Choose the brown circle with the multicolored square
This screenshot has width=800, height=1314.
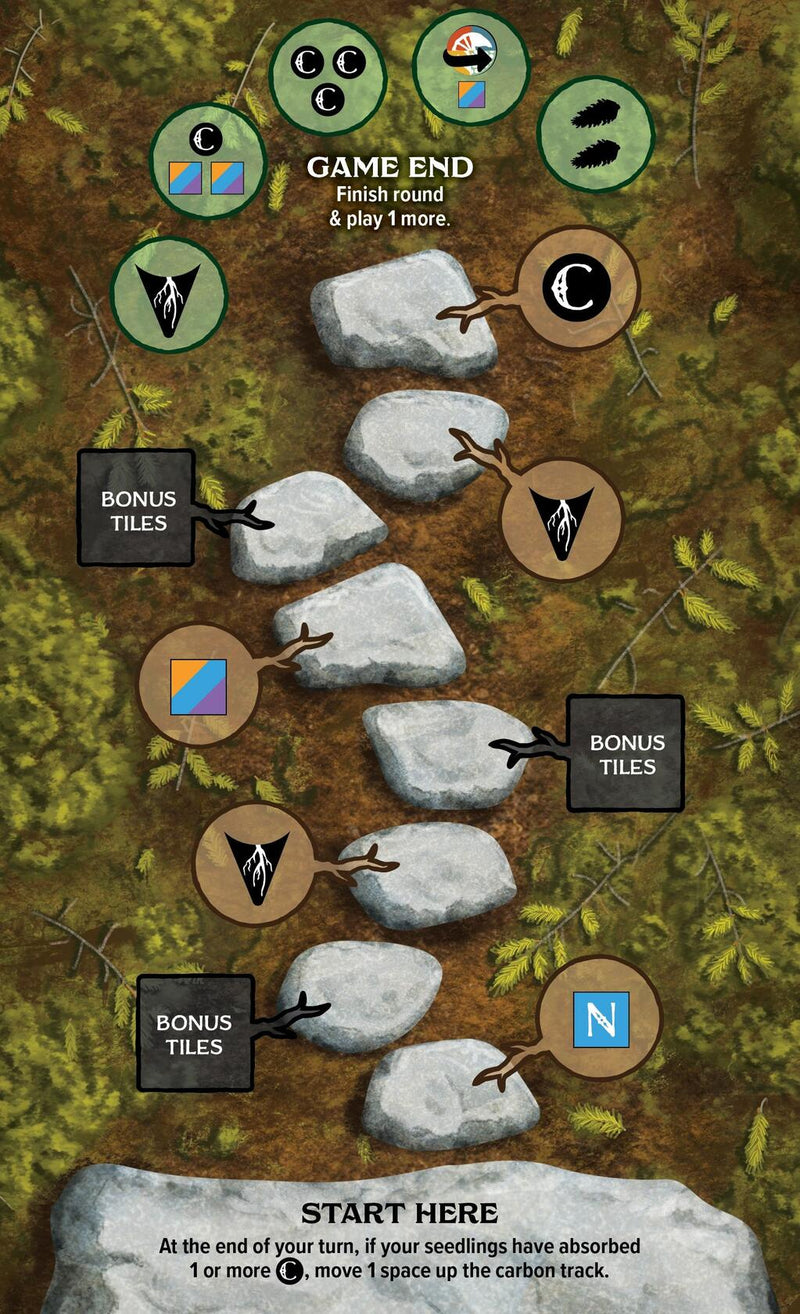point(198,687)
